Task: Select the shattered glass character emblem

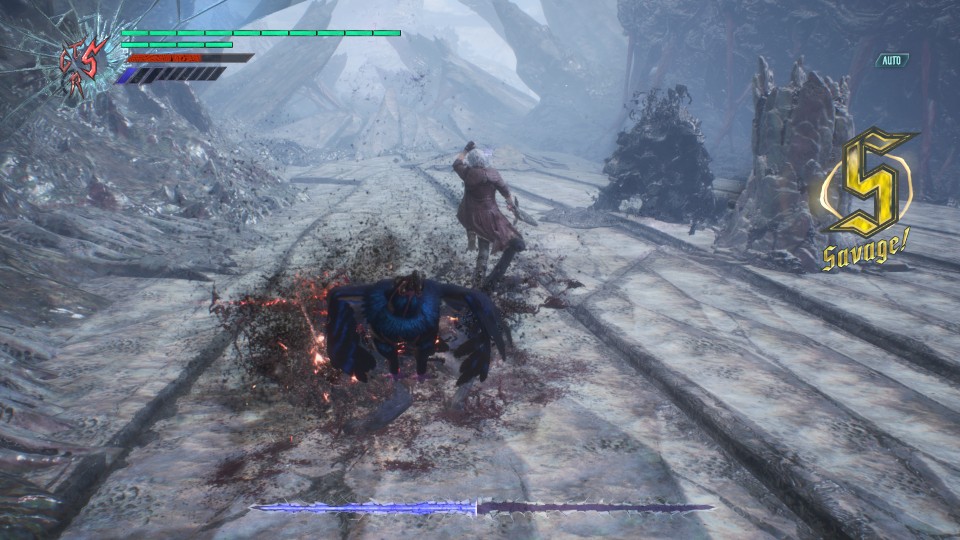Action: (x=84, y=63)
